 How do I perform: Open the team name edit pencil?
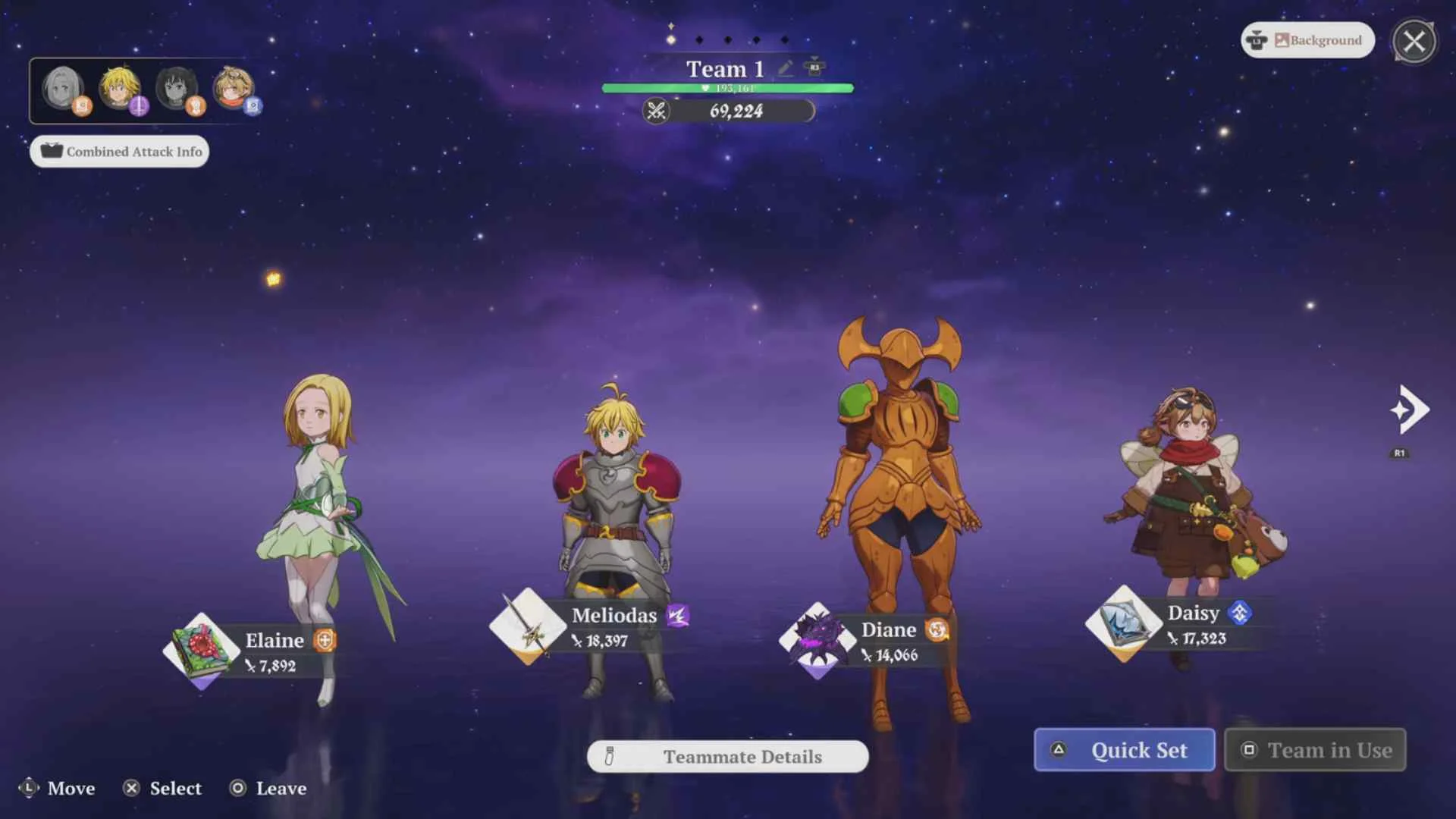pos(784,68)
